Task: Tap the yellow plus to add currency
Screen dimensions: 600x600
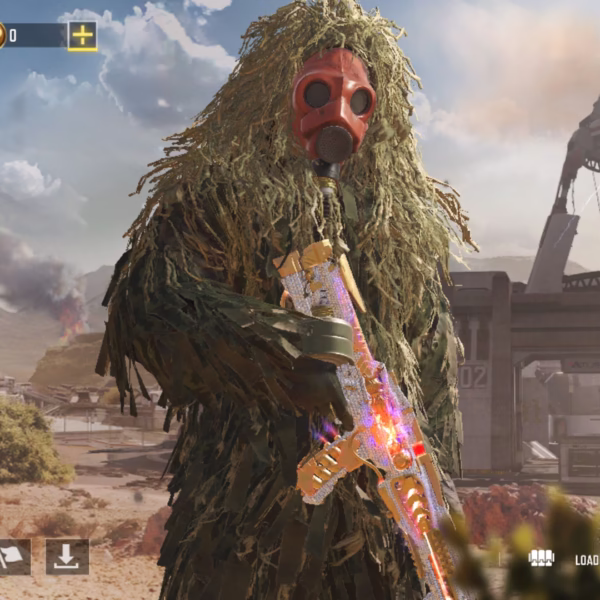Action: pos(82,36)
